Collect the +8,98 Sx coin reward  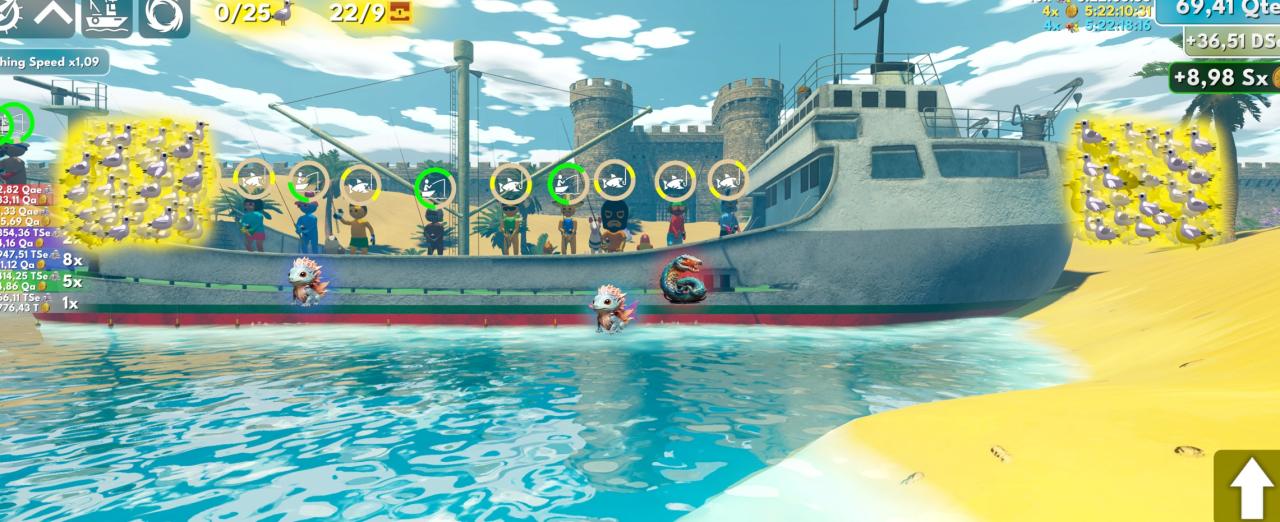pyautogui.click(x=1224, y=77)
